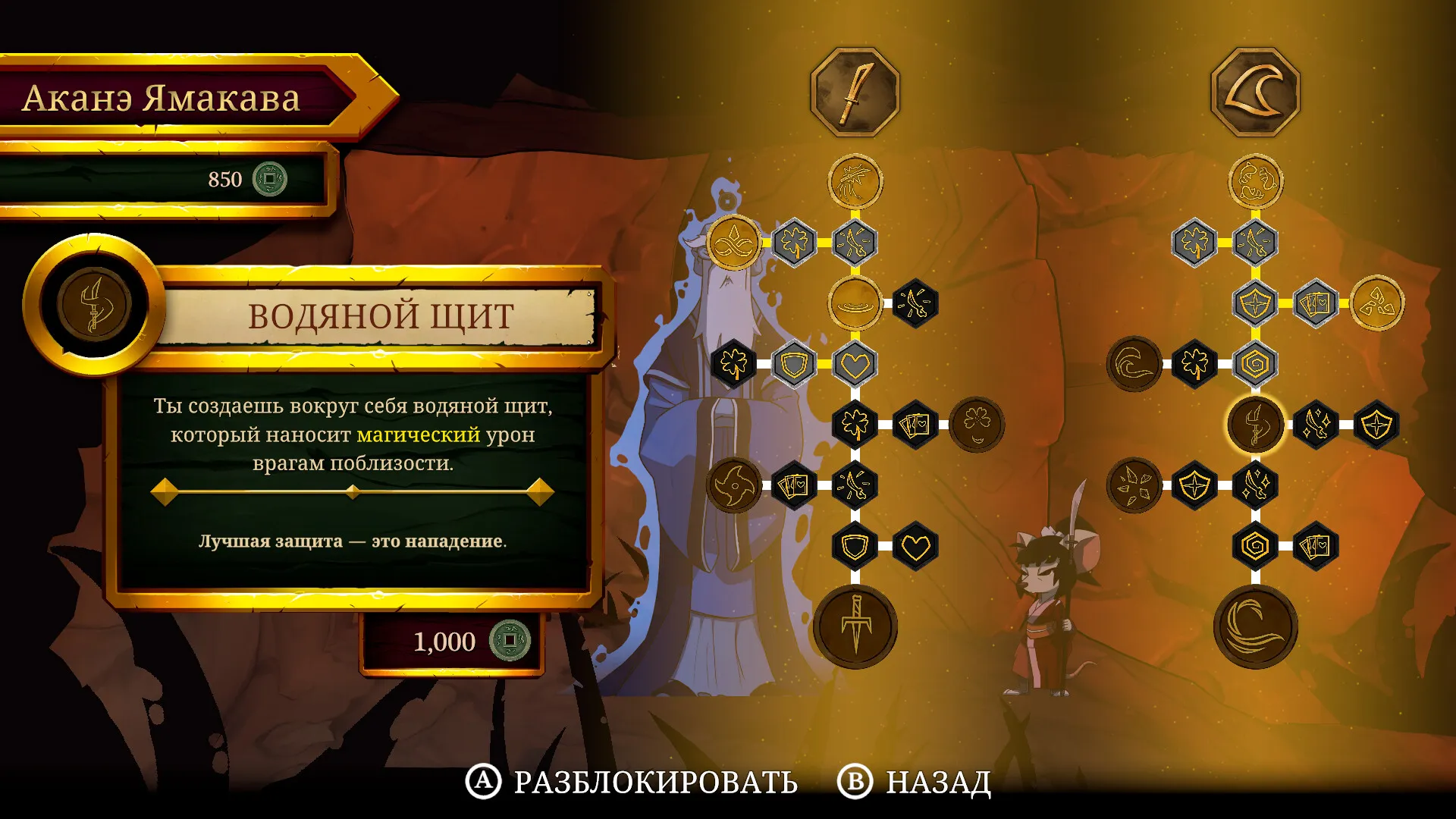Select the shuriken skill node
The image size is (1456, 819).
pyautogui.click(x=733, y=485)
